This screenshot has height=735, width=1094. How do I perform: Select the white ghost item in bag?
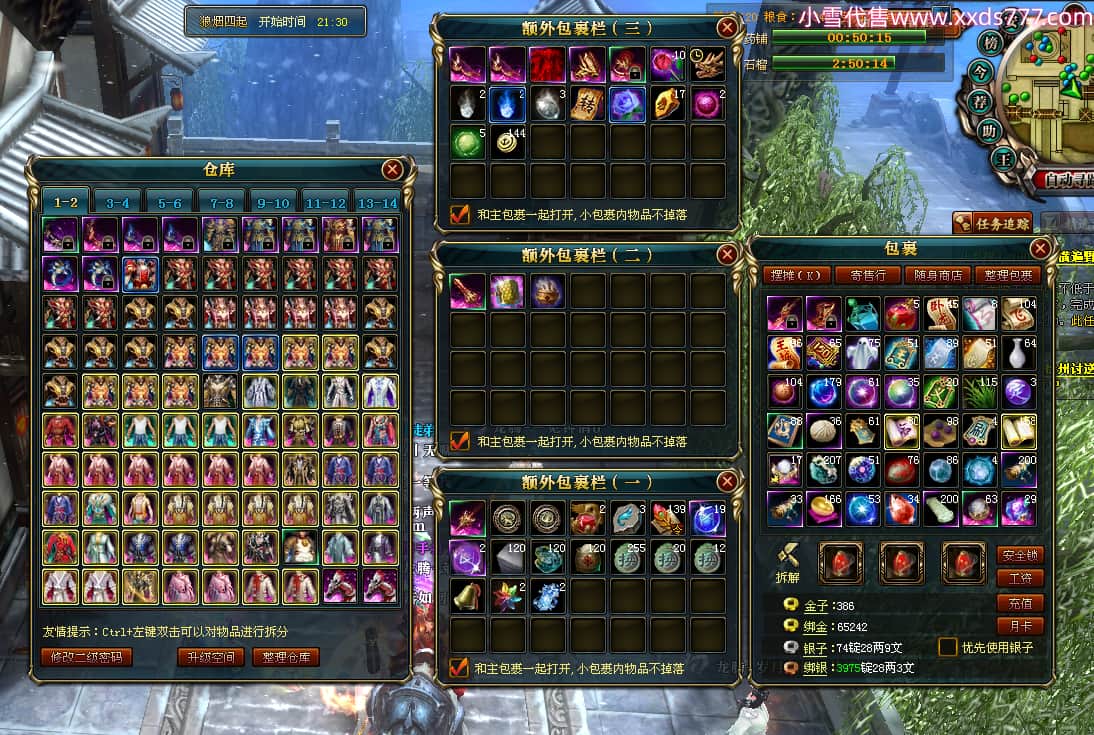pyautogui.click(x=863, y=351)
